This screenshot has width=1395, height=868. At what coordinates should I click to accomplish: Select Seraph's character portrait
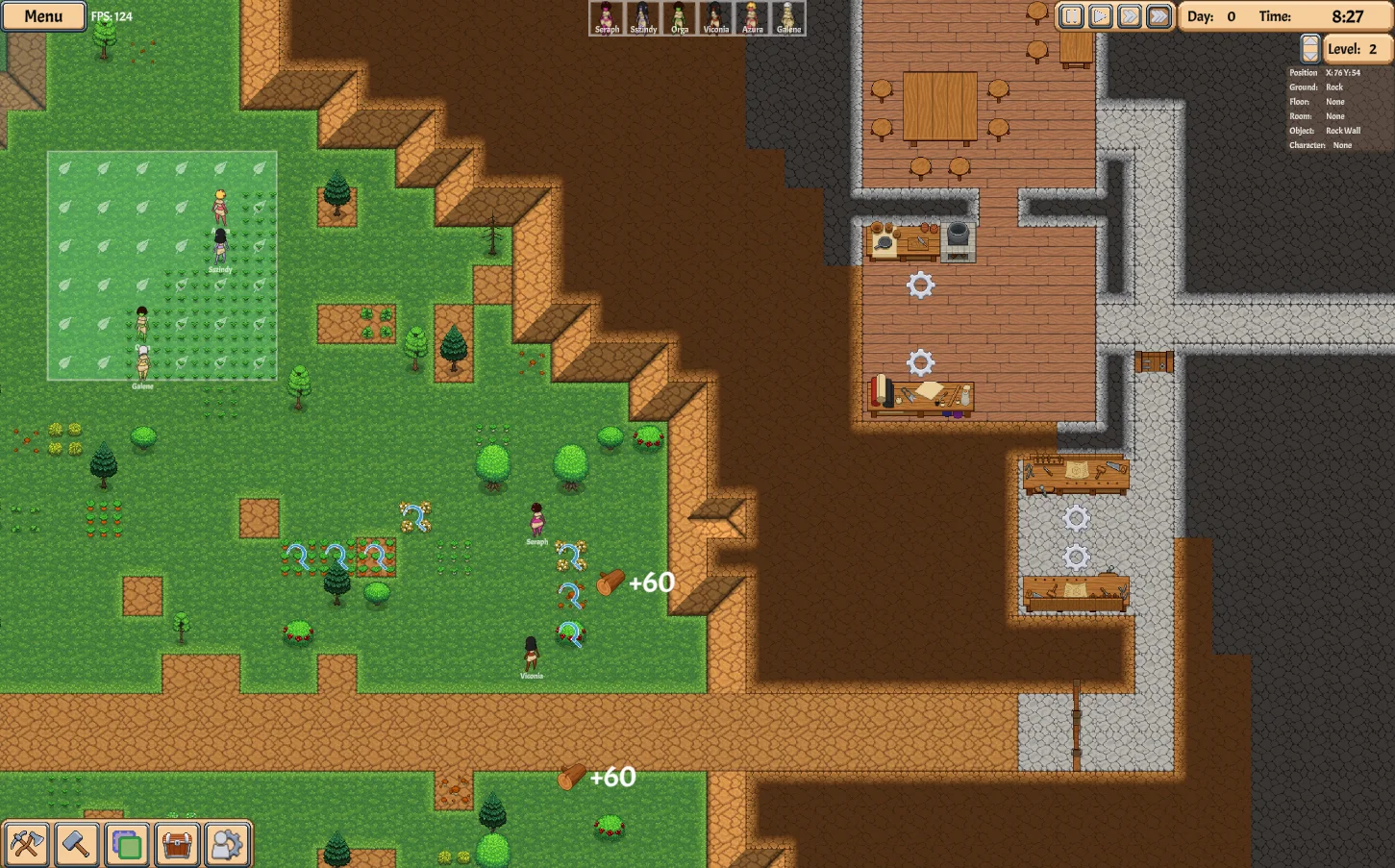(x=607, y=18)
